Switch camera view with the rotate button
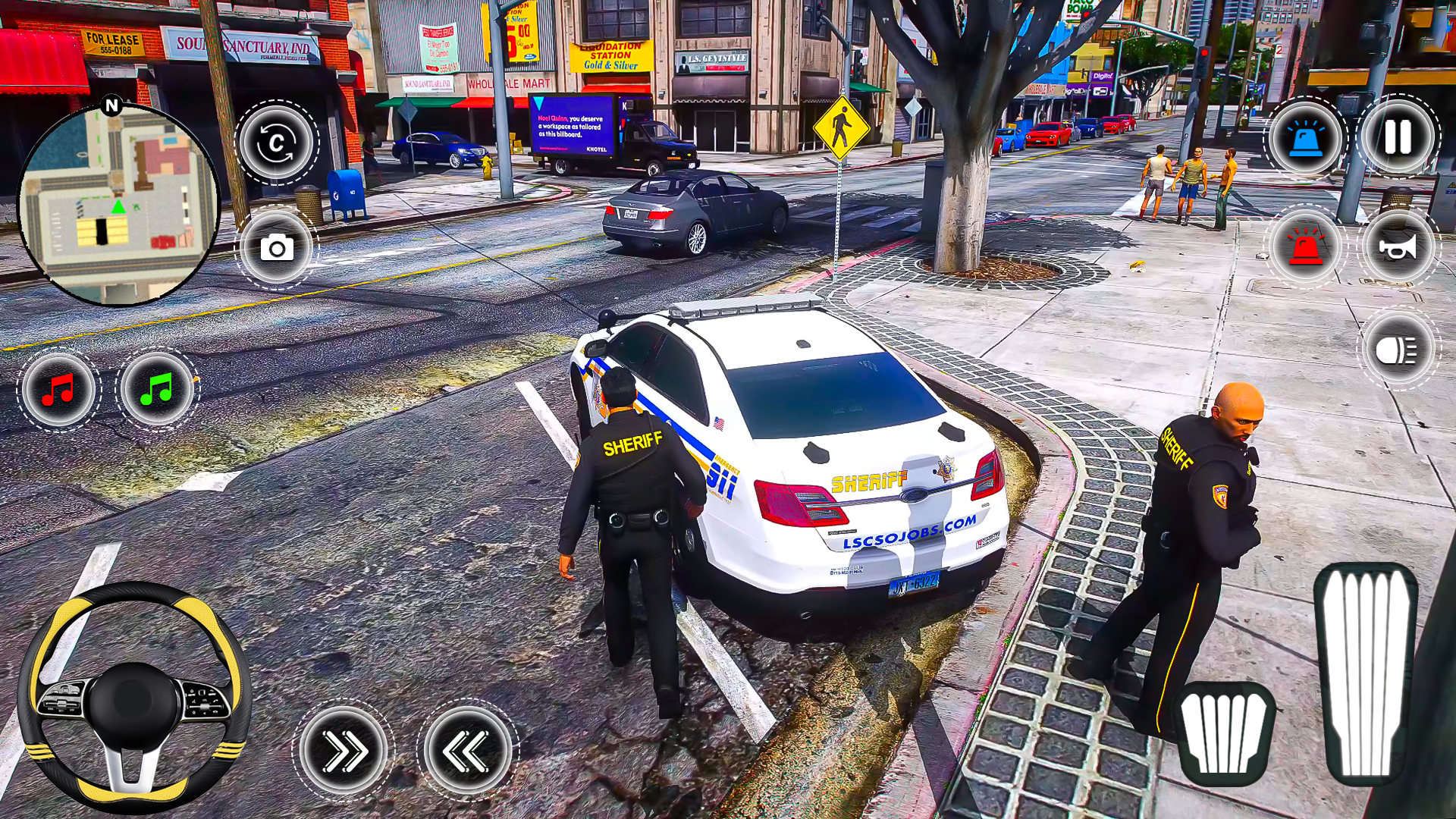The image size is (1456, 819). coord(275,144)
